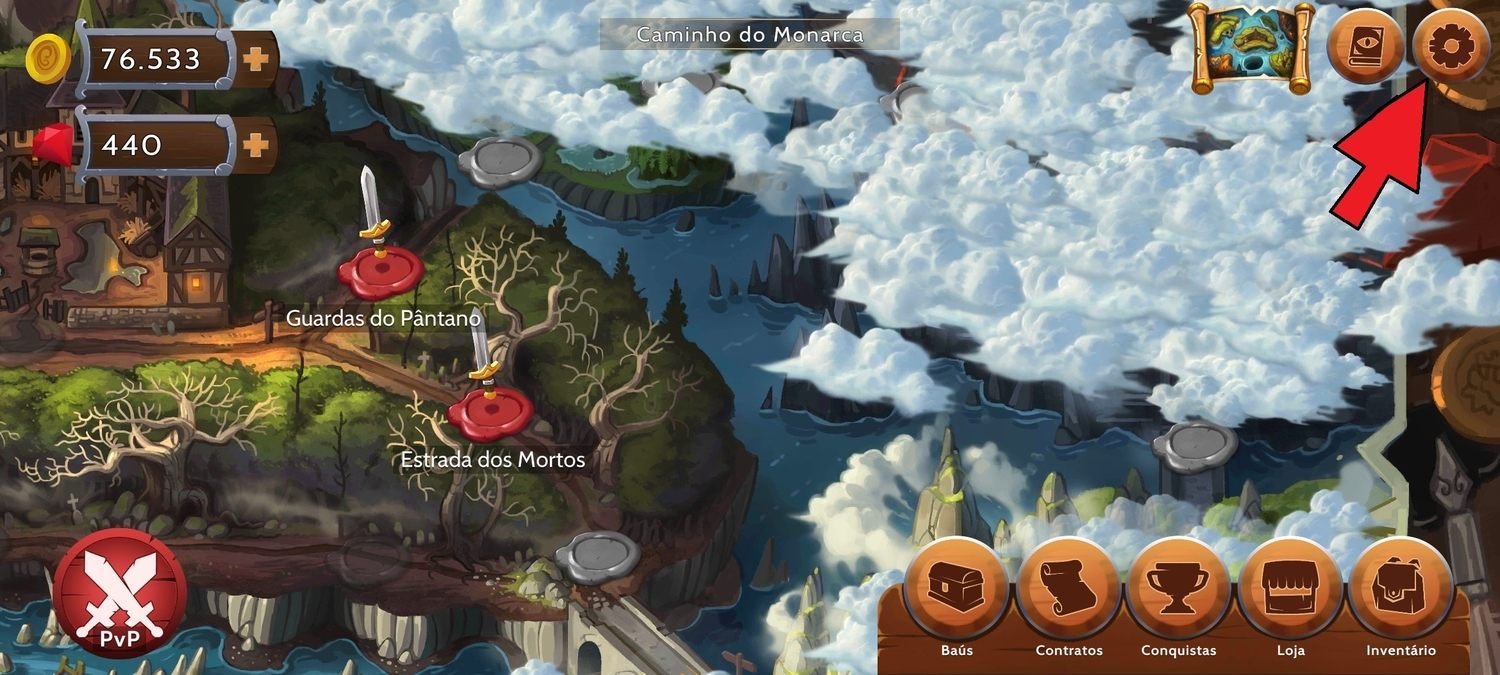The width and height of the screenshot is (1500, 675).
Task: Open the Baús chest menu
Action: click(x=956, y=590)
